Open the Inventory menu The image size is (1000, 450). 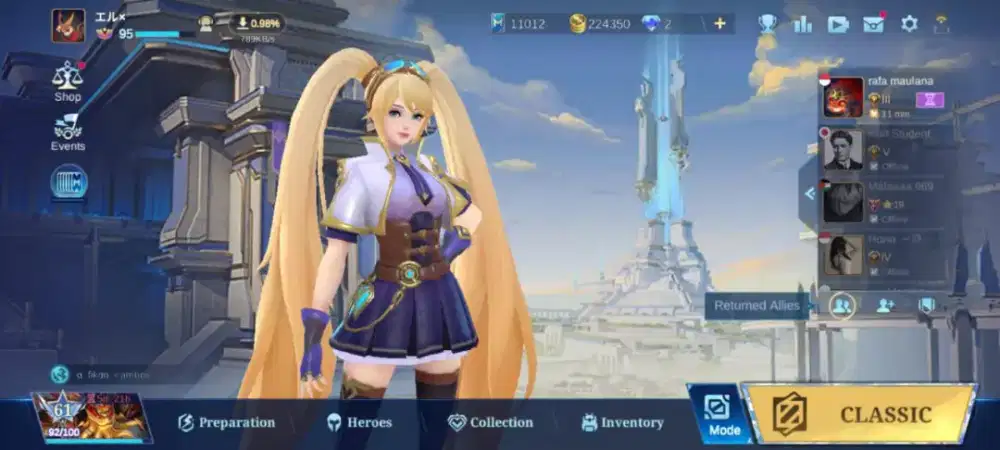tap(622, 422)
